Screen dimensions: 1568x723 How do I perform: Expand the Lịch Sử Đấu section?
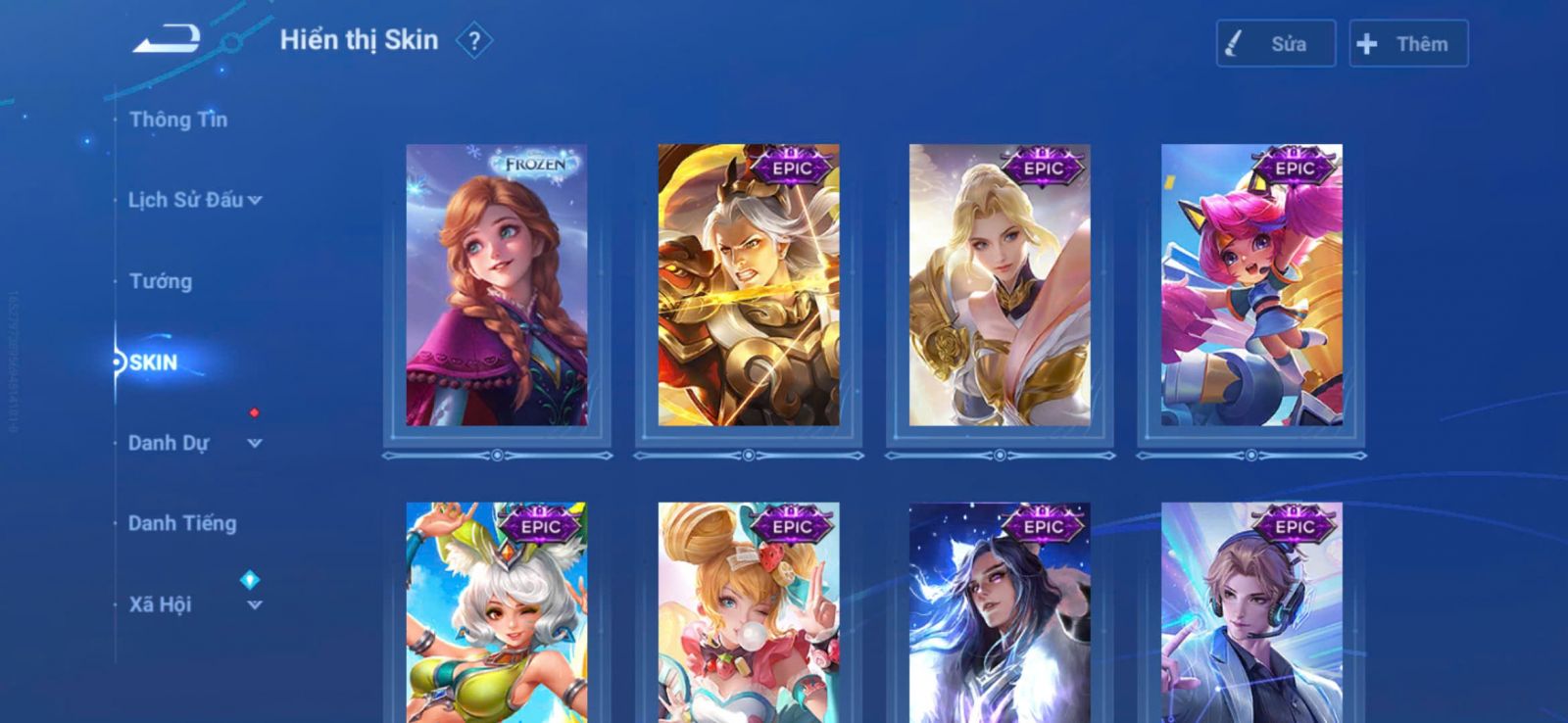[x=194, y=200]
